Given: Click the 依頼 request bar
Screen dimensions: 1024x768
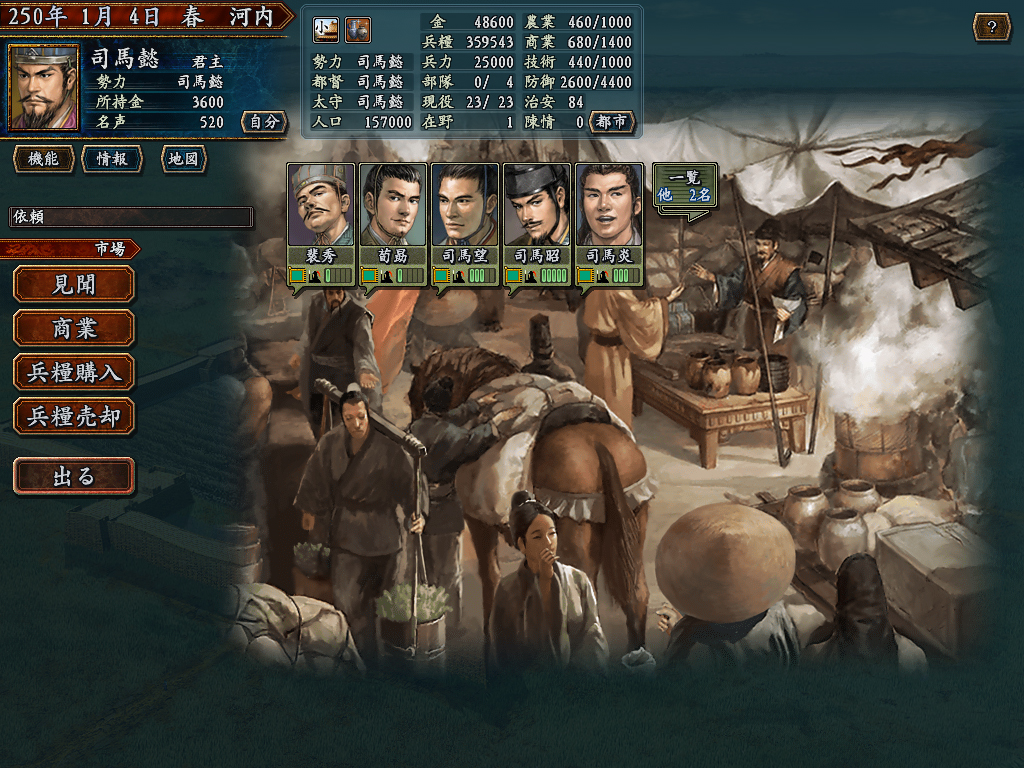Looking at the screenshot, I should point(130,217).
